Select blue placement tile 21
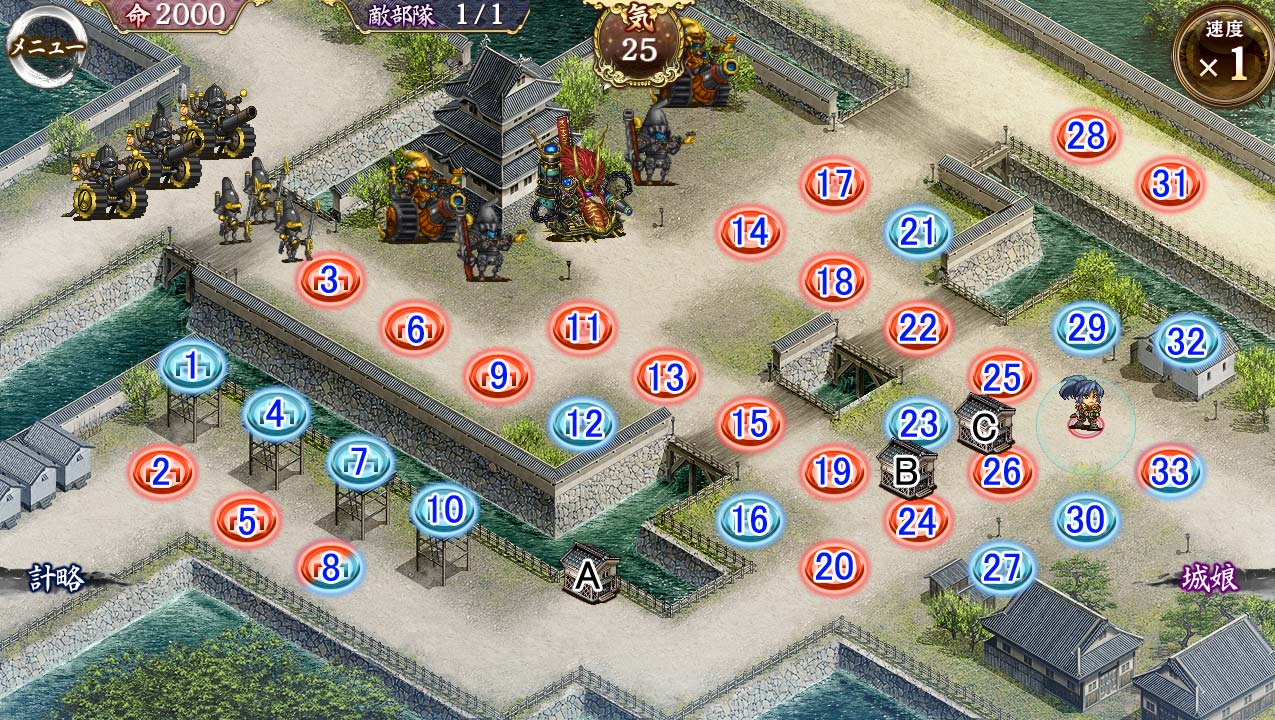The height and width of the screenshot is (720, 1275). point(917,232)
